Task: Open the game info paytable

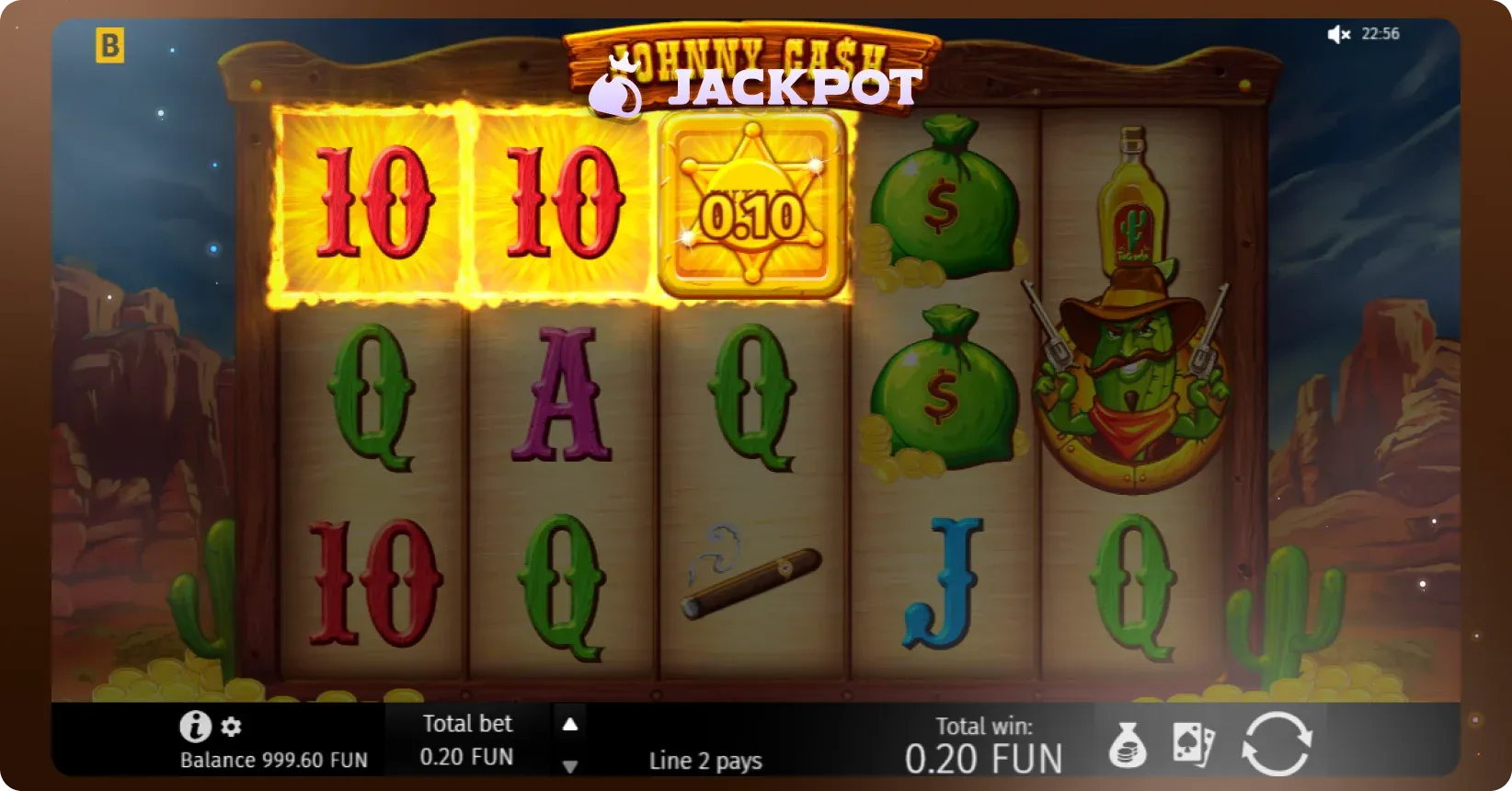Action: tap(194, 727)
